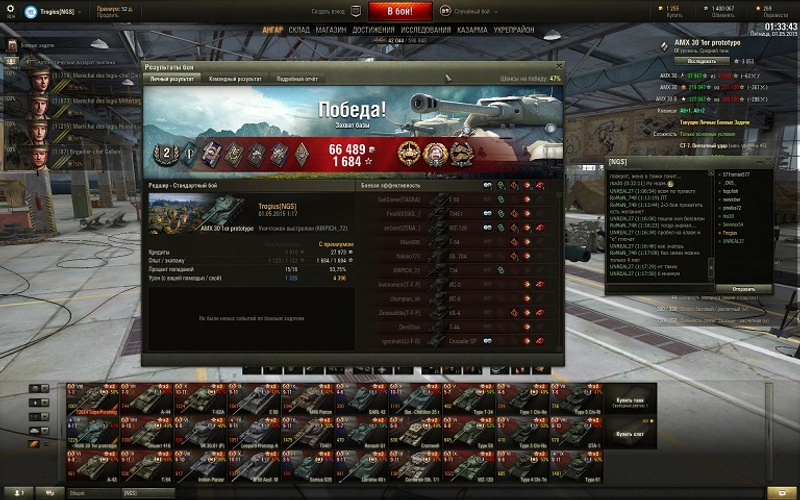Open the «ДОСТИЖЕНИЯ» achievements page
800x500 pixels.
(x=373, y=30)
